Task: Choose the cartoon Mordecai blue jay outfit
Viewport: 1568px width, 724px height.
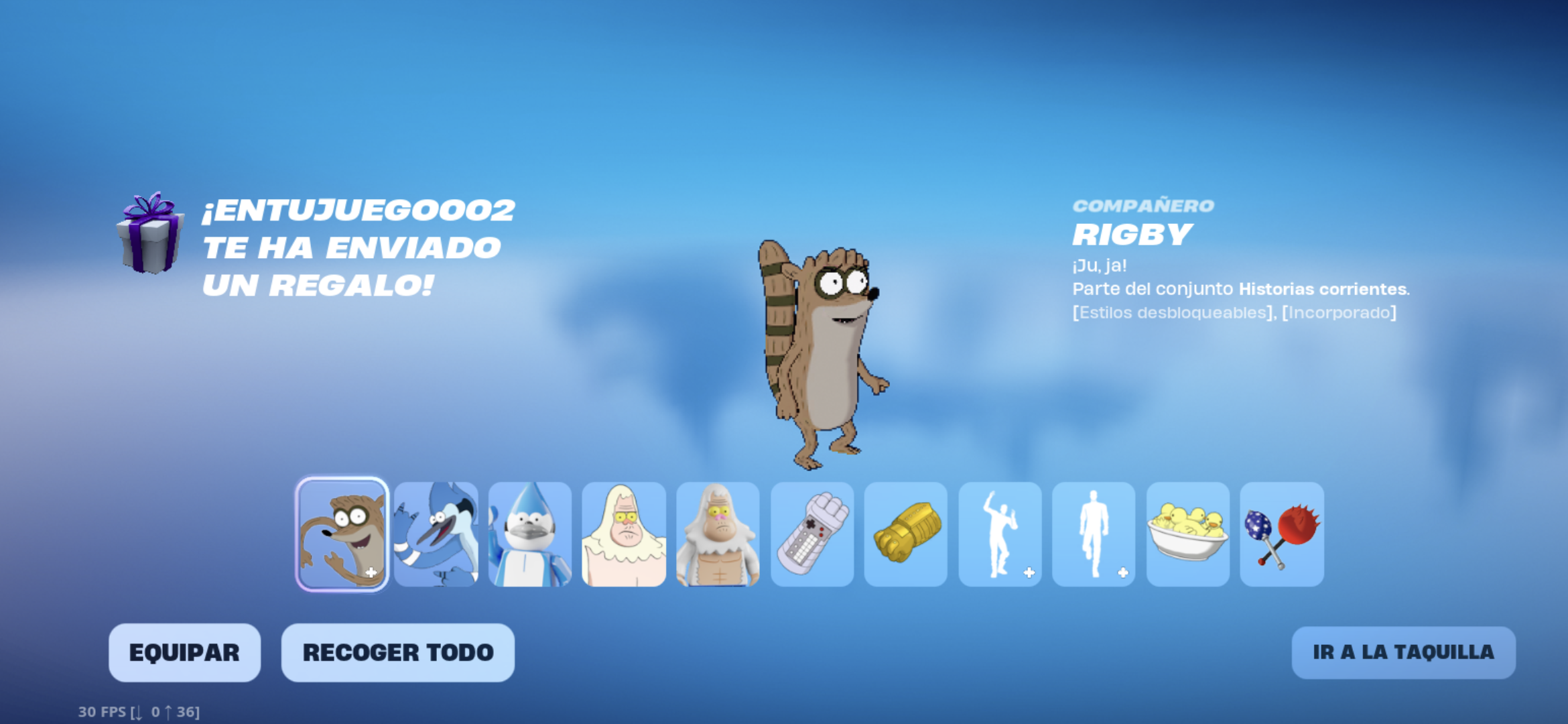Action: click(436, 534)
